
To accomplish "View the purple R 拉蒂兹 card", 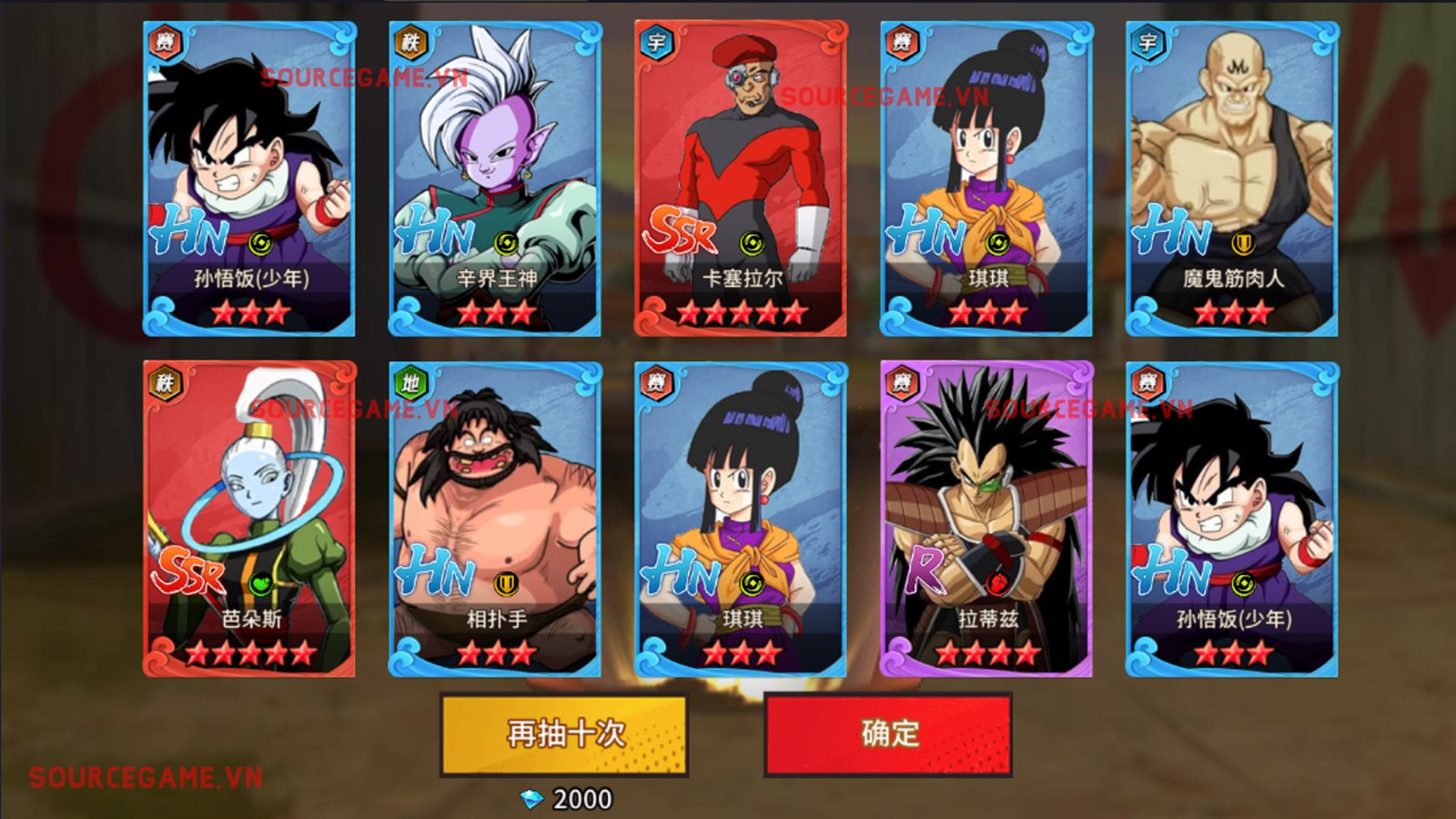I will click(x=986, y=519).
